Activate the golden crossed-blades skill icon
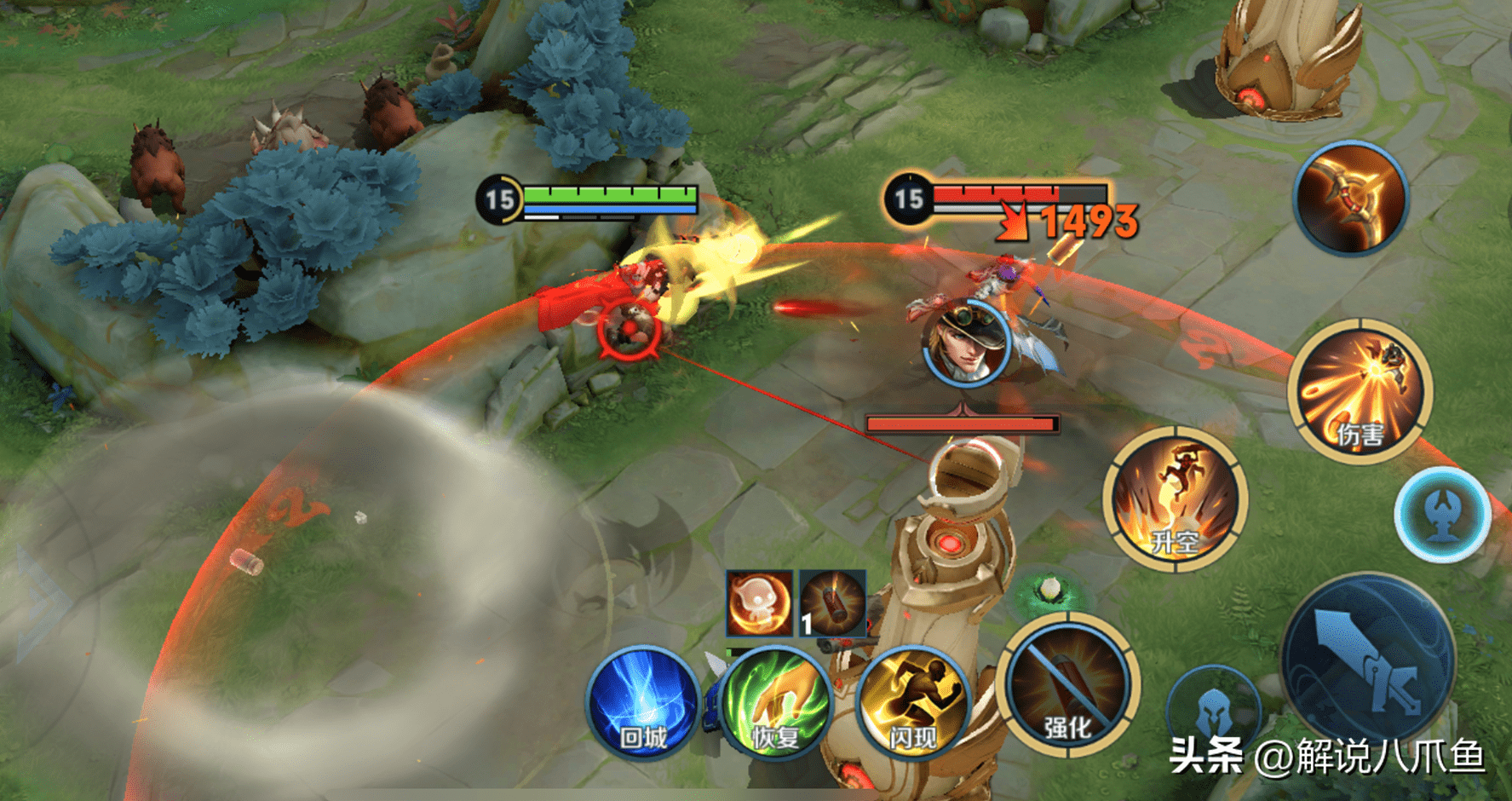Viewport: 1512px width, 801px height. pos(1350,198)
